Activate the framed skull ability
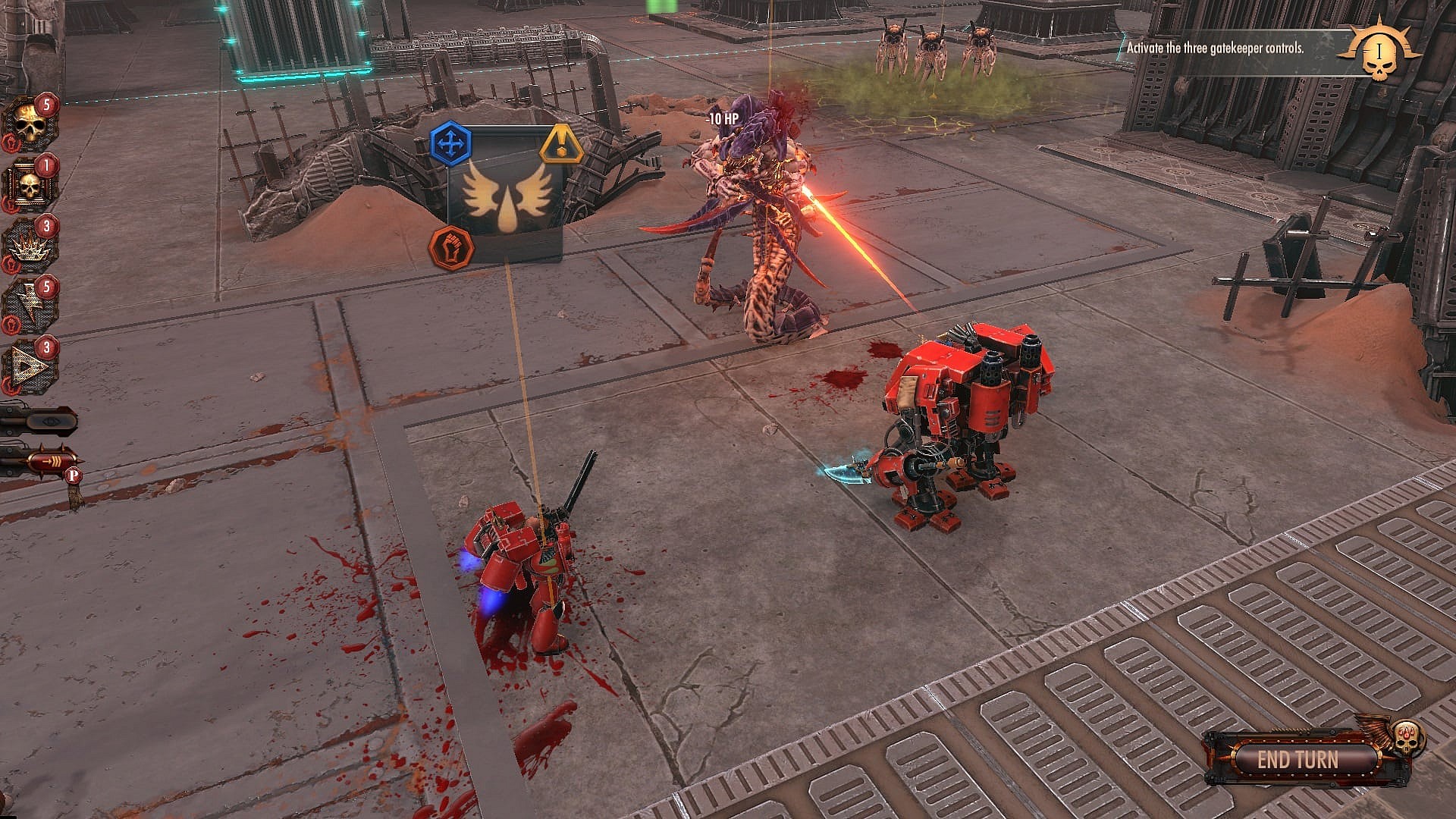This screenshot has height=819, width=1456. coord(30,186)
